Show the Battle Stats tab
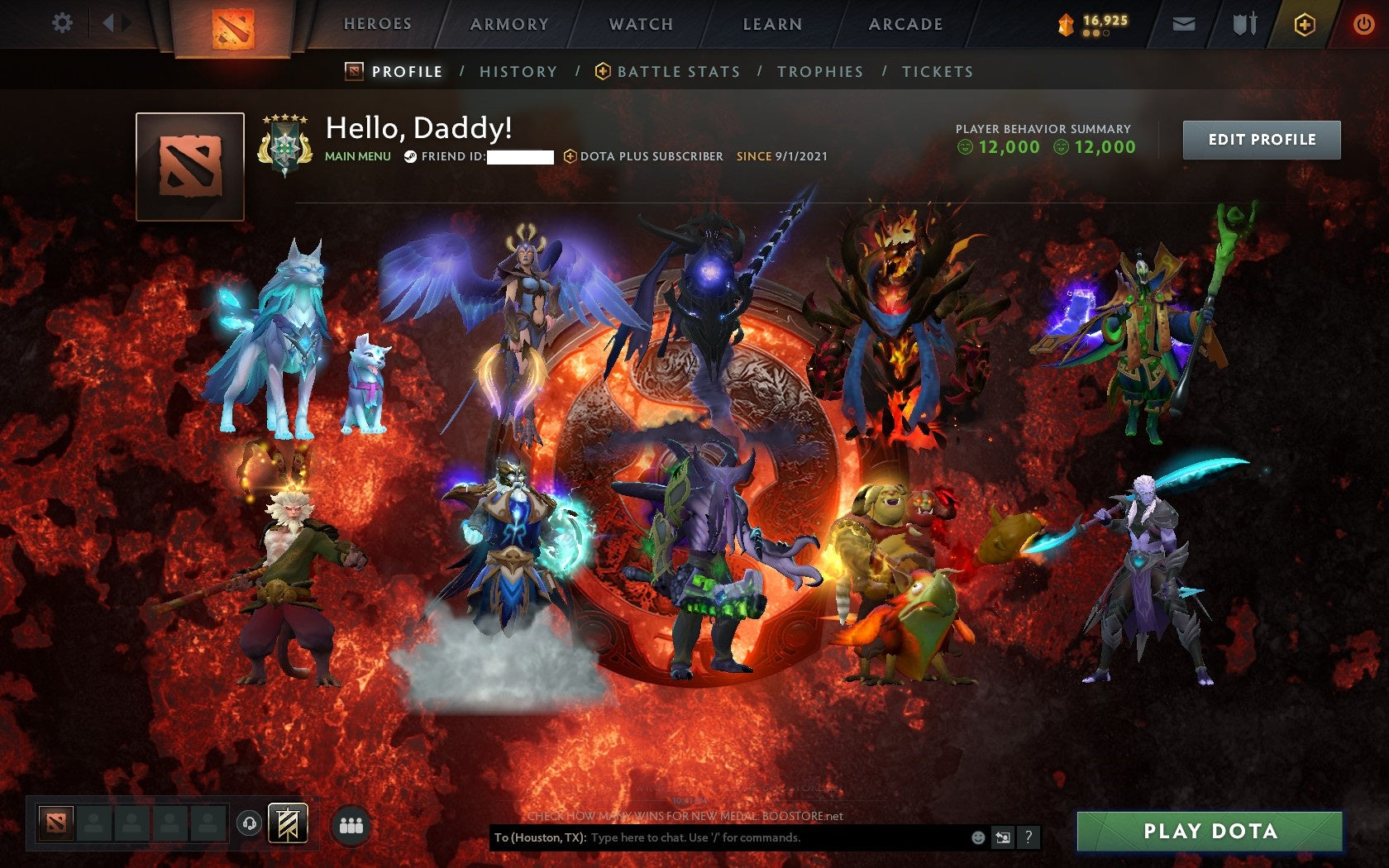Image resolution: width=1389 pixels, height=868 pixels. tap(678, 72)
